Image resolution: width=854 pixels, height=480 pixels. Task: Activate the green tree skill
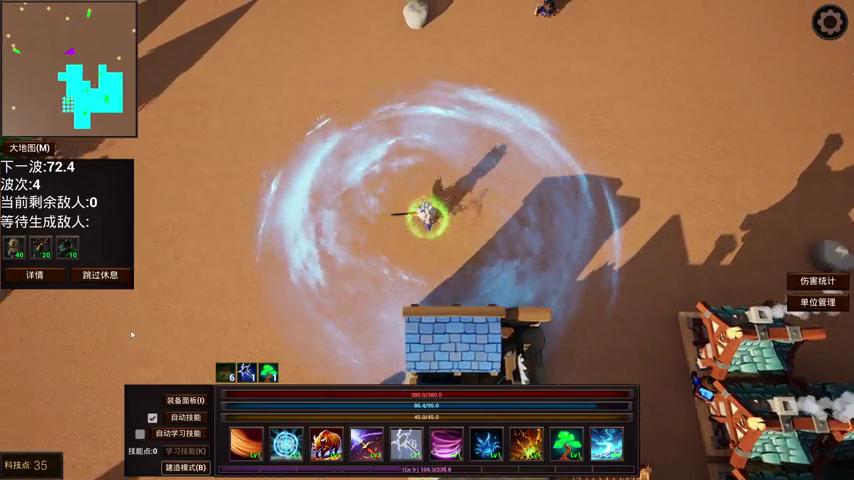(x=567, y=443)
